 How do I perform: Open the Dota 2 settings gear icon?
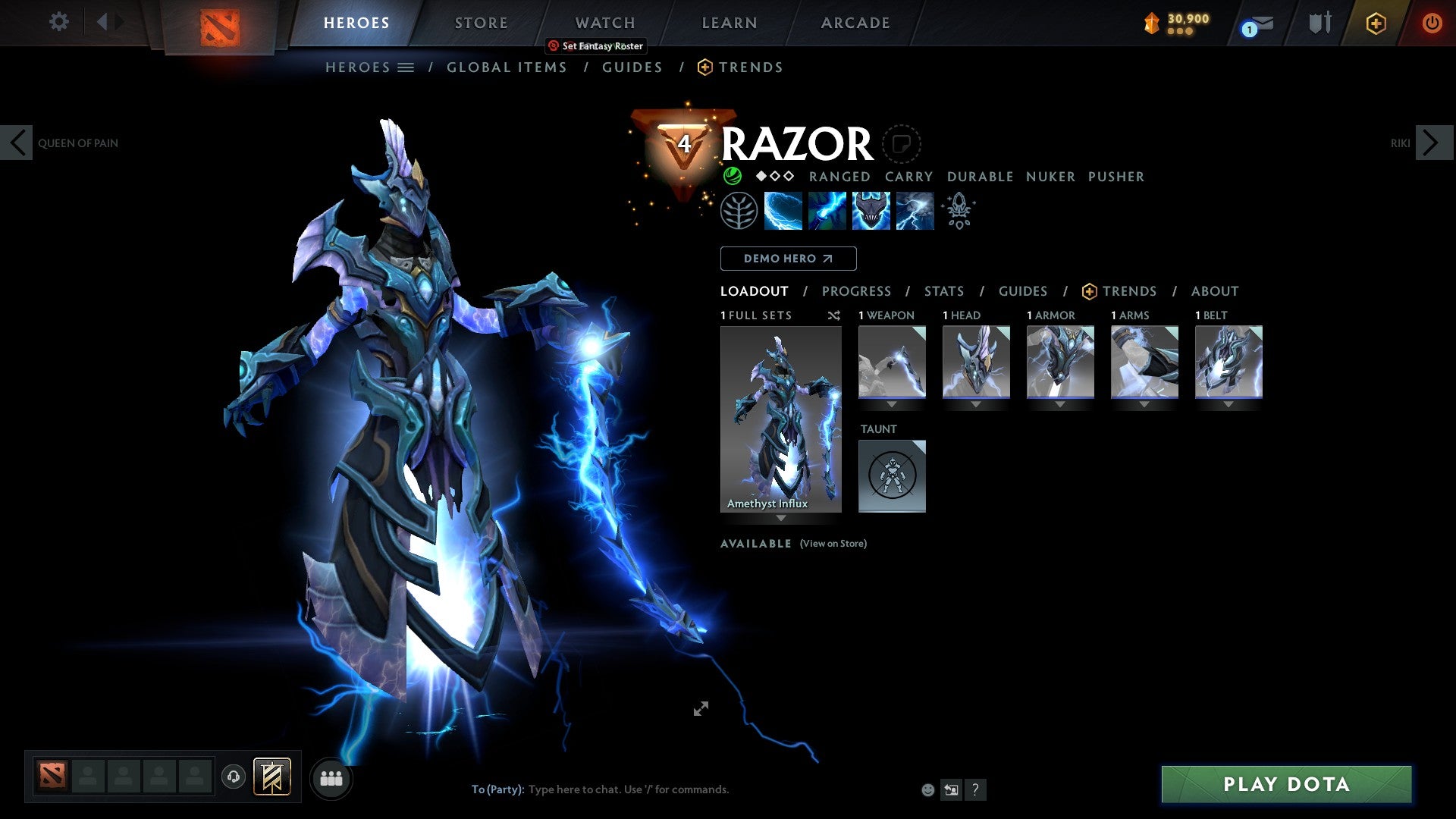[58, 22]
